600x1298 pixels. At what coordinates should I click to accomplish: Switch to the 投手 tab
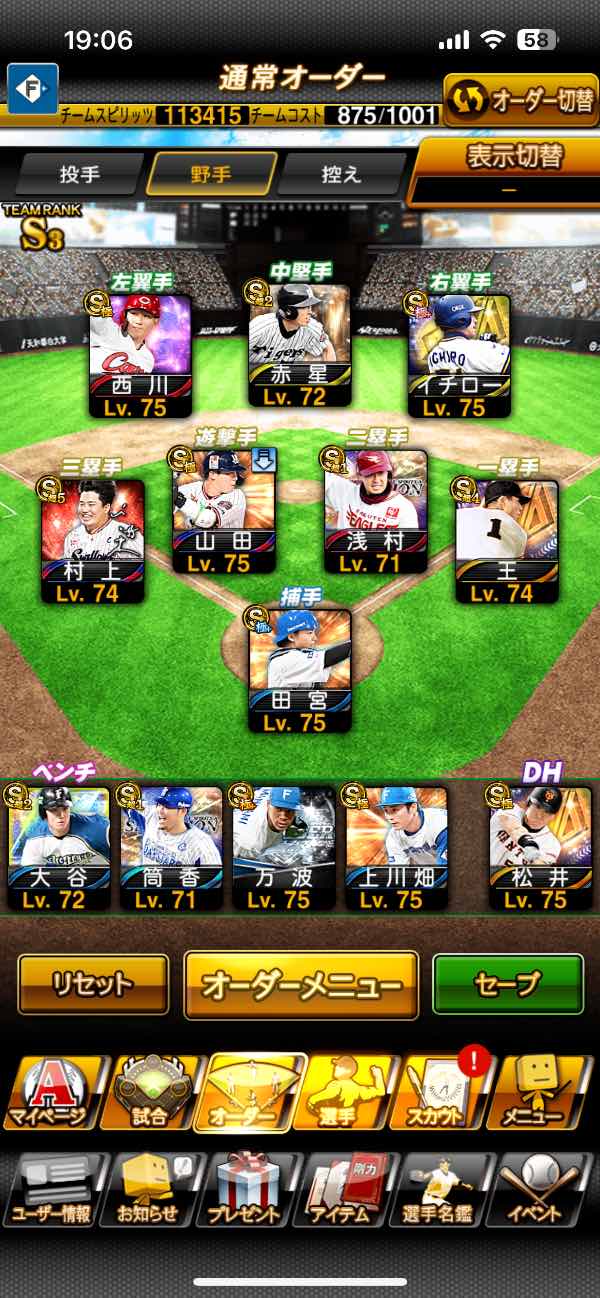click(x=80, y=175)
